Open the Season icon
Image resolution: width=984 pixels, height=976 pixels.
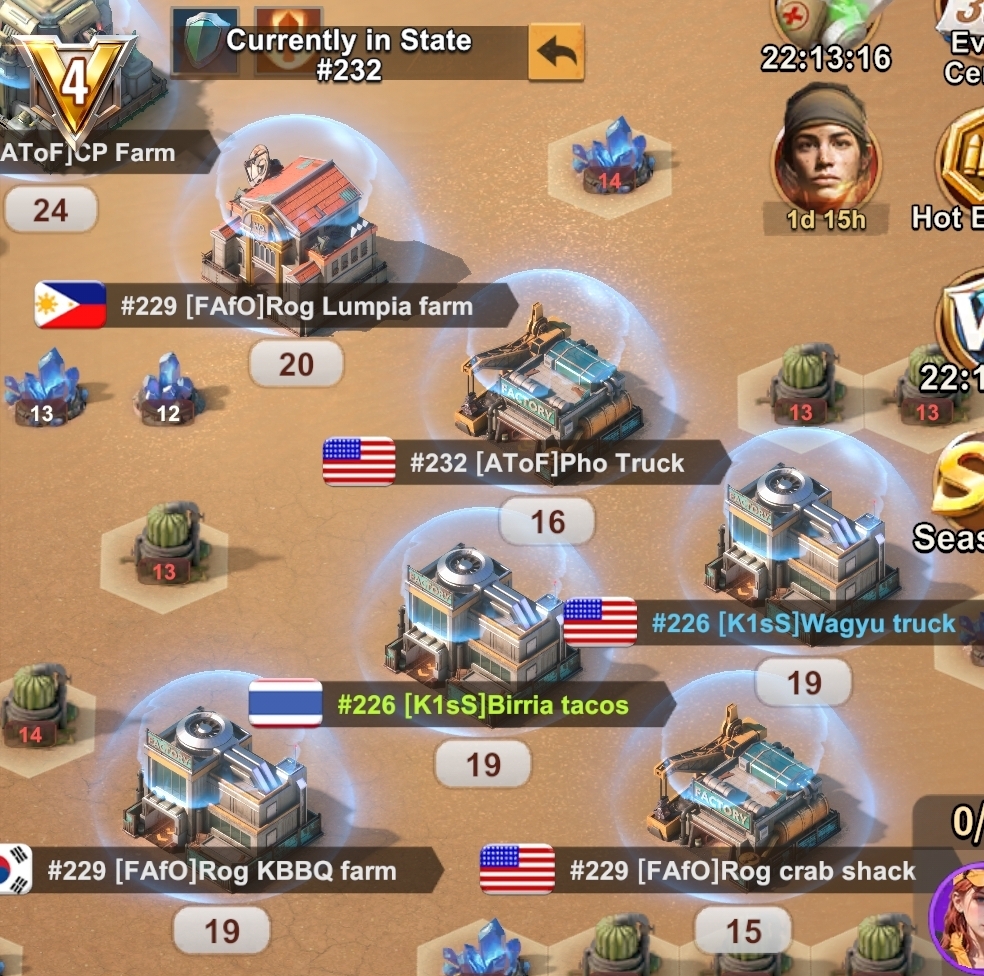point(958,500)
